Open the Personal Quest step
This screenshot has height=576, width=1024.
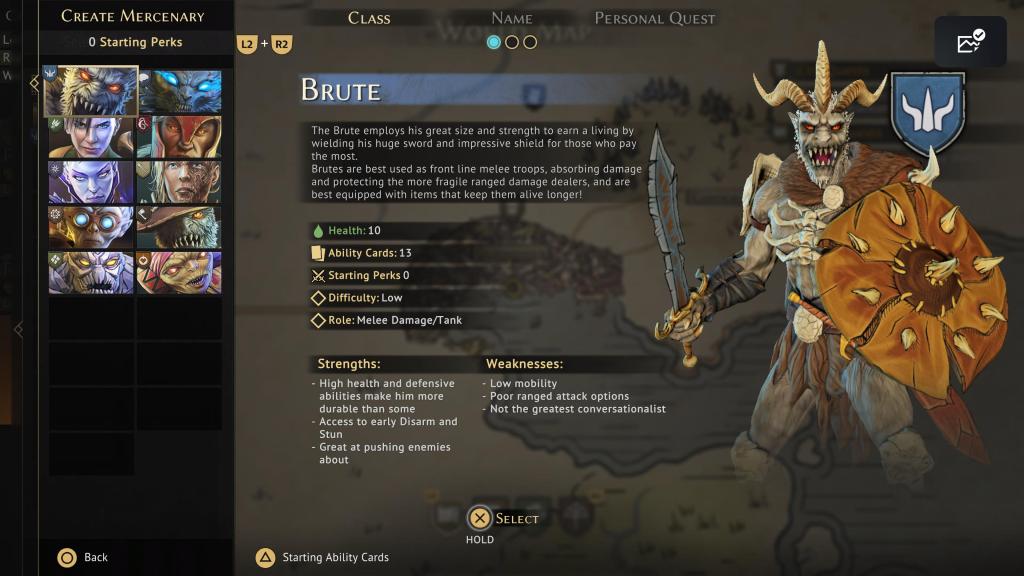[655, 18]
